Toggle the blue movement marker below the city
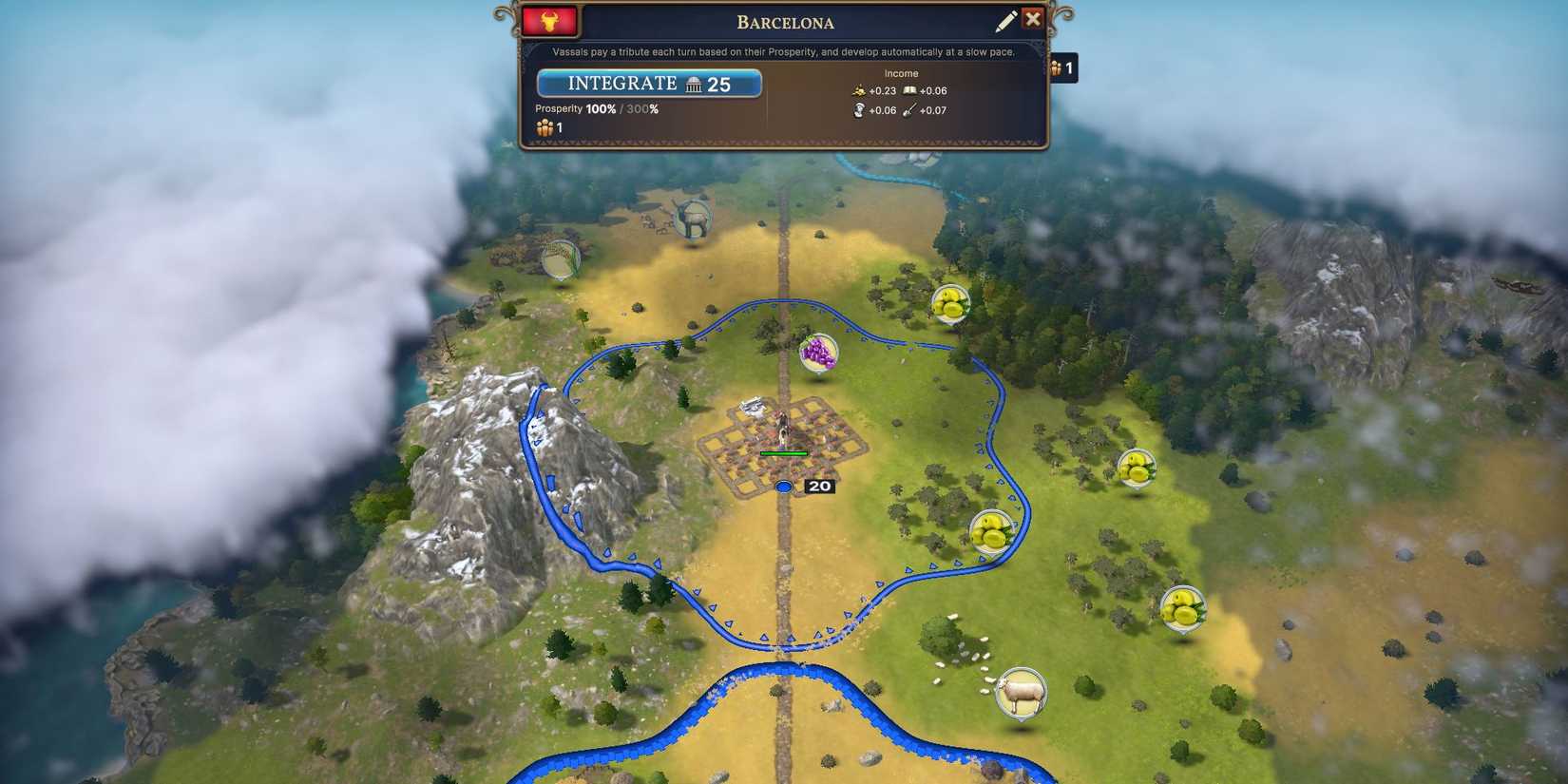The image size is (1568, 784). pyautogui.click(x=783, y=486)
